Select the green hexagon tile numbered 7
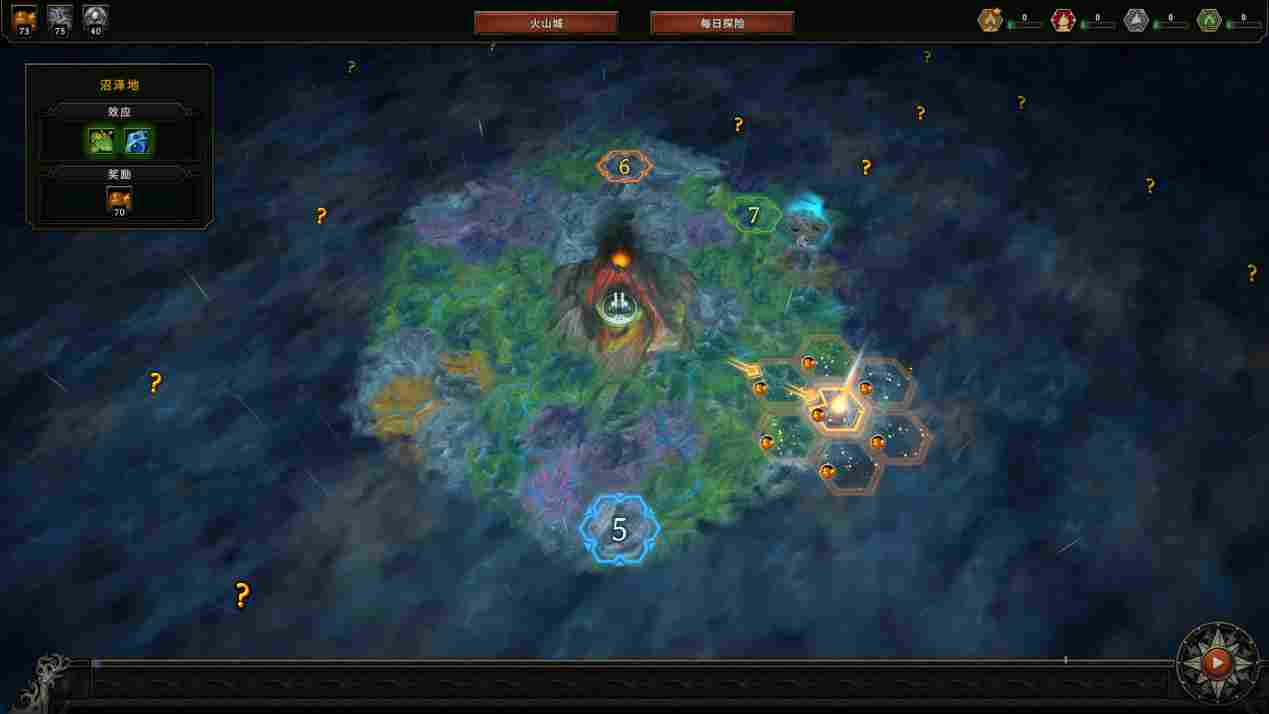The height and width of the screenshot is (714, 1269). tap(754, 215)
